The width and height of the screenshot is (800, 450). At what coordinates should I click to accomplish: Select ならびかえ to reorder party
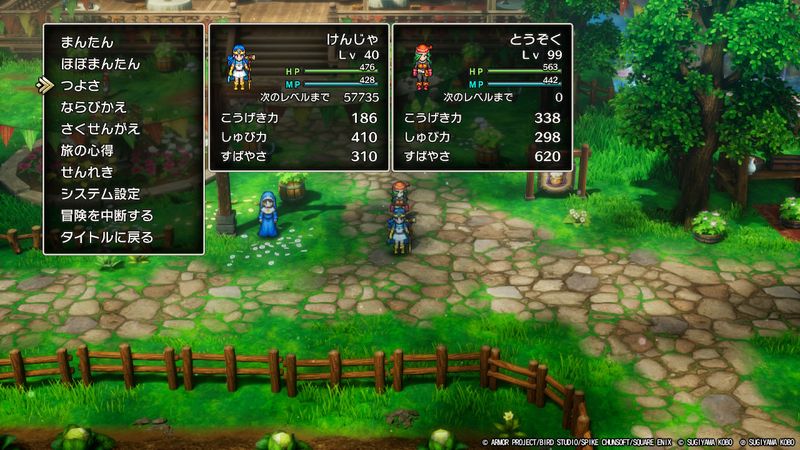click(x=96, y=107)
